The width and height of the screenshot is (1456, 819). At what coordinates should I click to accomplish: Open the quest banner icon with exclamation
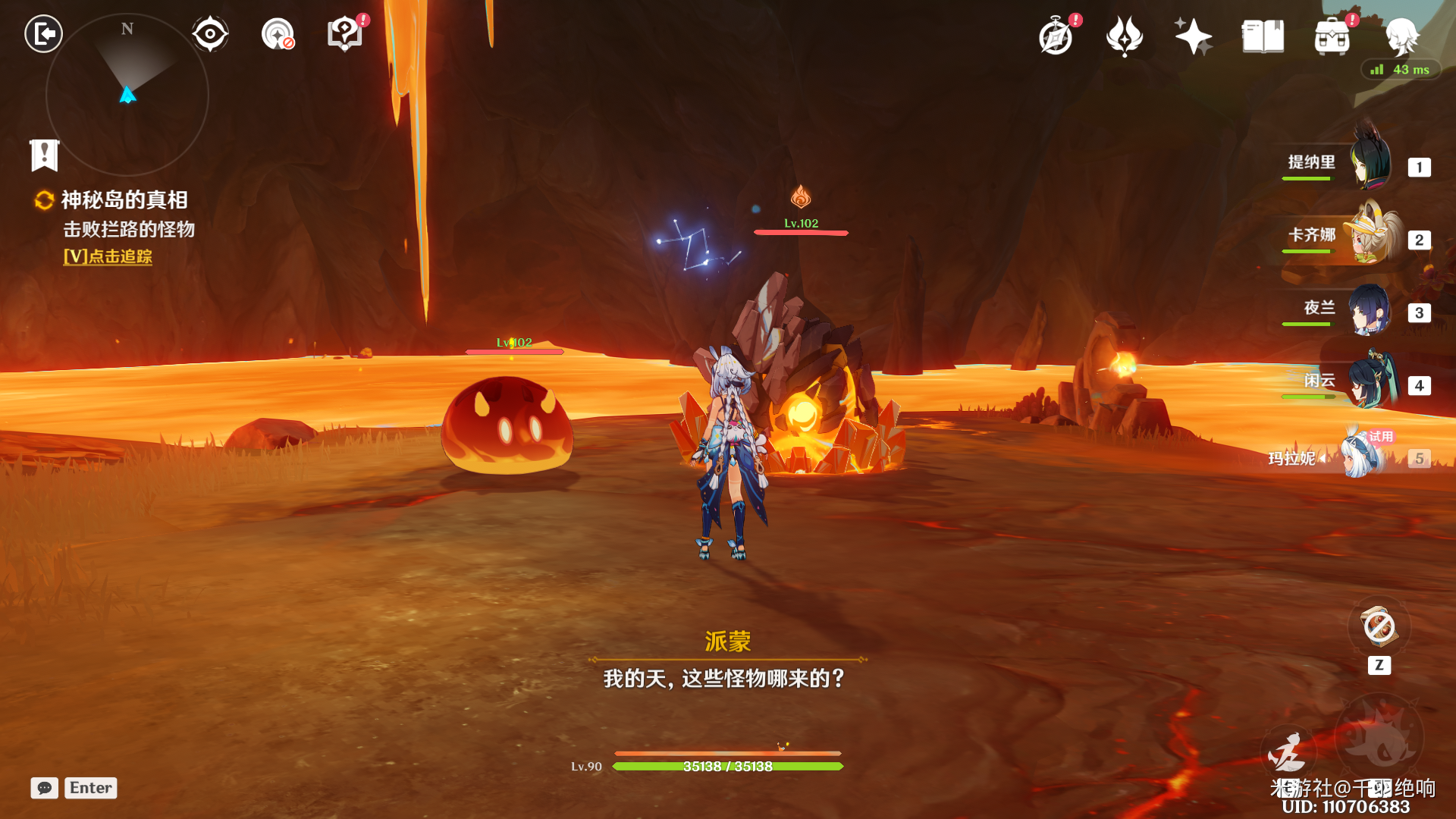pos(45,155)
